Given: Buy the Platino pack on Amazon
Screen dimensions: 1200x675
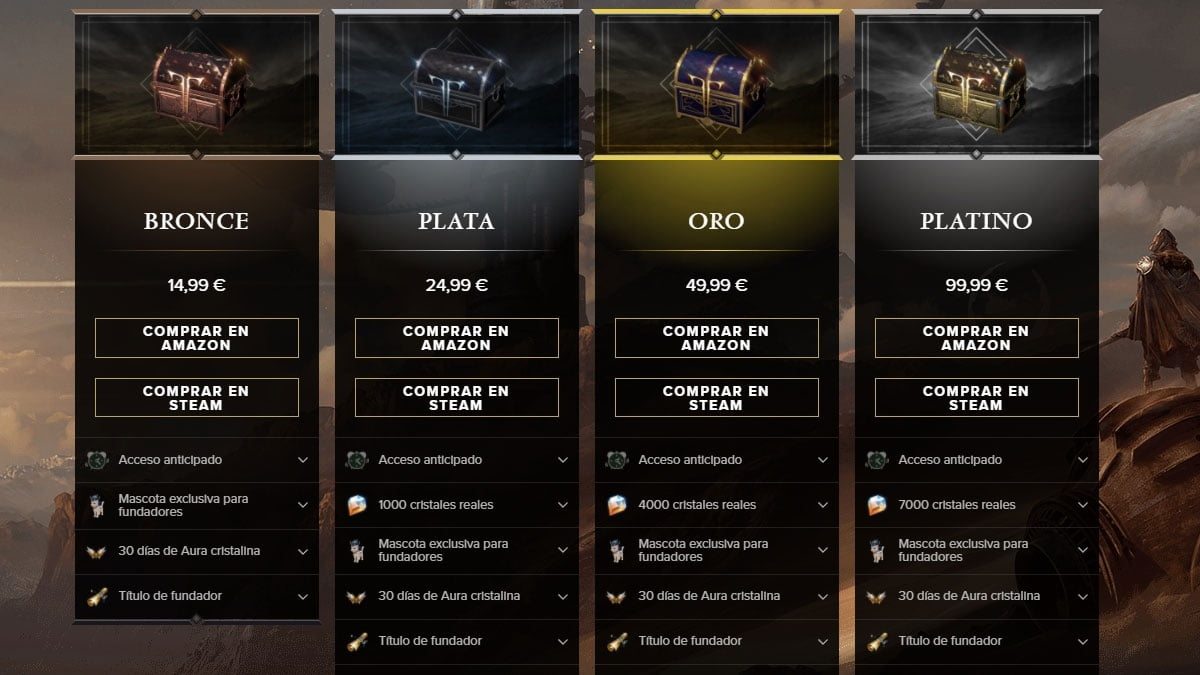Looking at the screenshot, I should coord(977,338).
